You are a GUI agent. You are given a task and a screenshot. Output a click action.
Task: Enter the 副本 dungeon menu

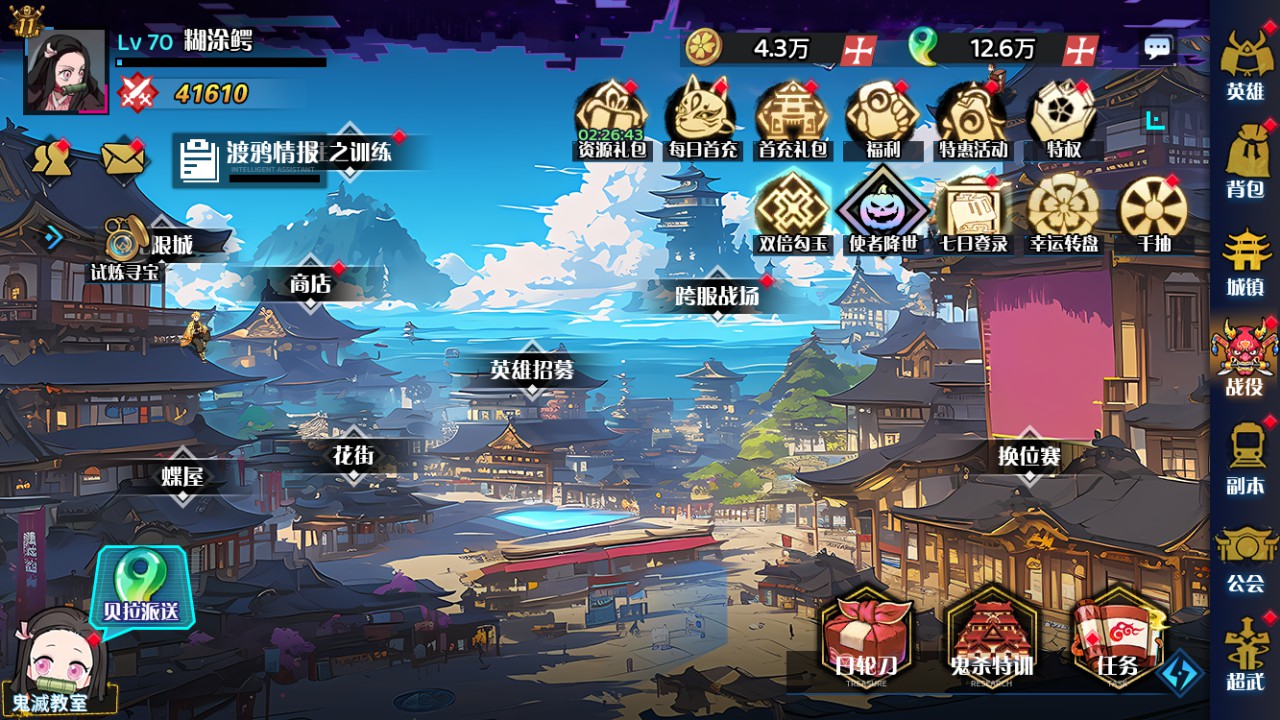[x=1245, y=456]
